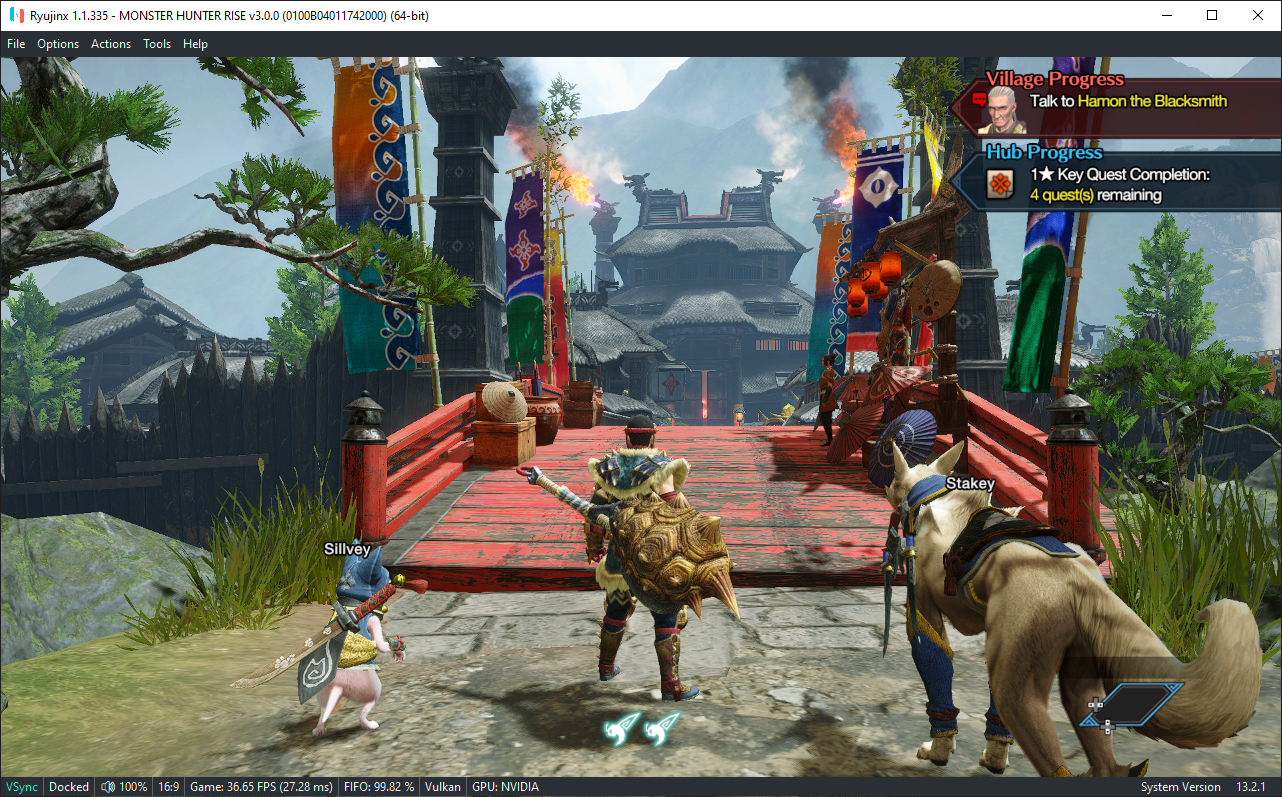The height and width of the screenshot is (797, 1282).
Task: Open the Help menu
Action: coord(195,44)
